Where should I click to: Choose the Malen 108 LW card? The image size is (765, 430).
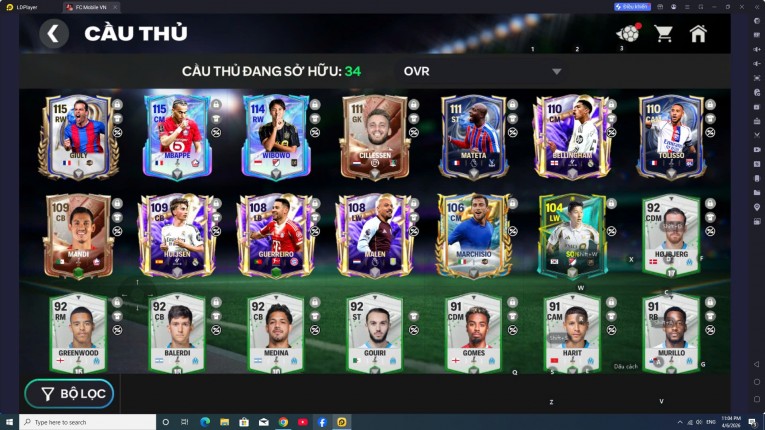click(x=374, y=237)
